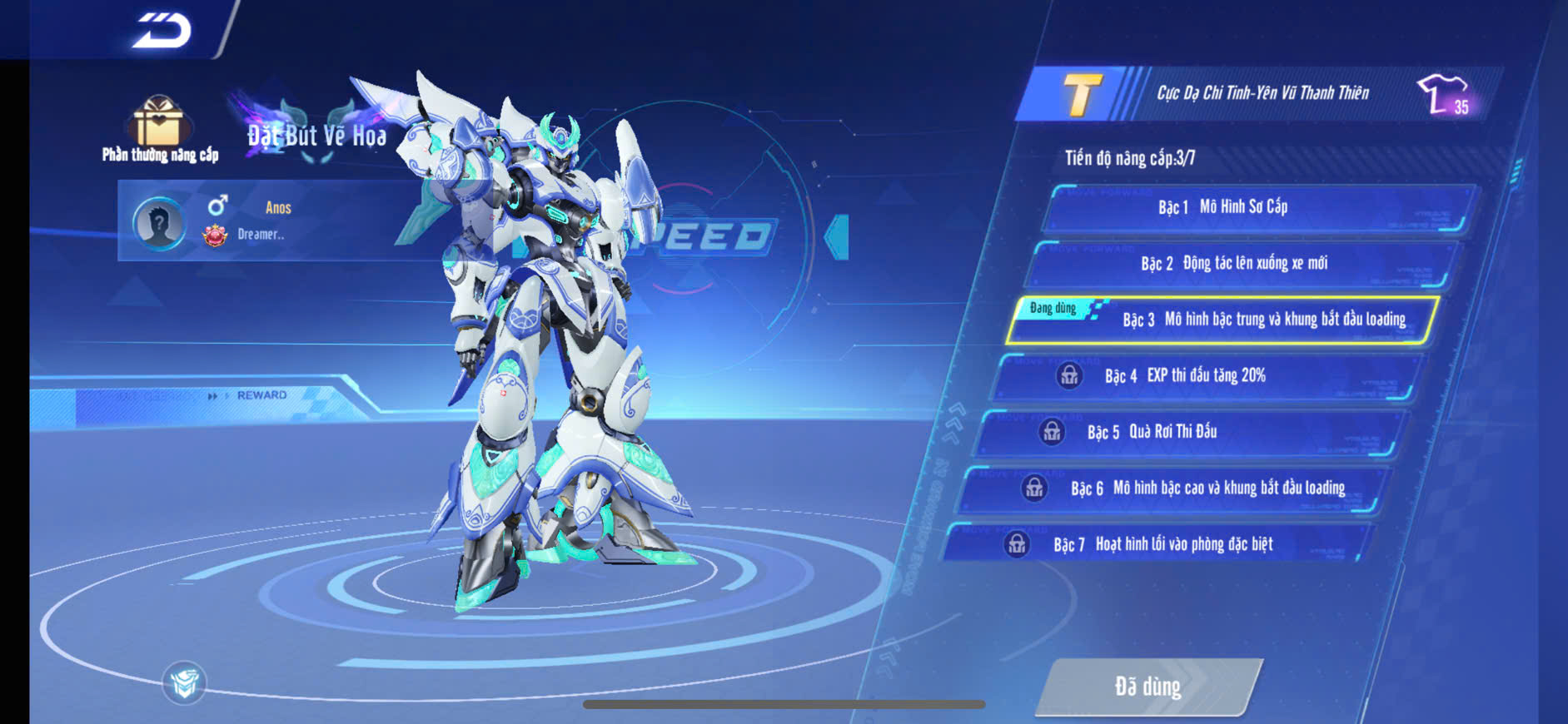Viewport: 1568px width, 724px height.
Task: Open the shirt icon with number 35
Action: pyautogui.click(x=1445, y=94)
